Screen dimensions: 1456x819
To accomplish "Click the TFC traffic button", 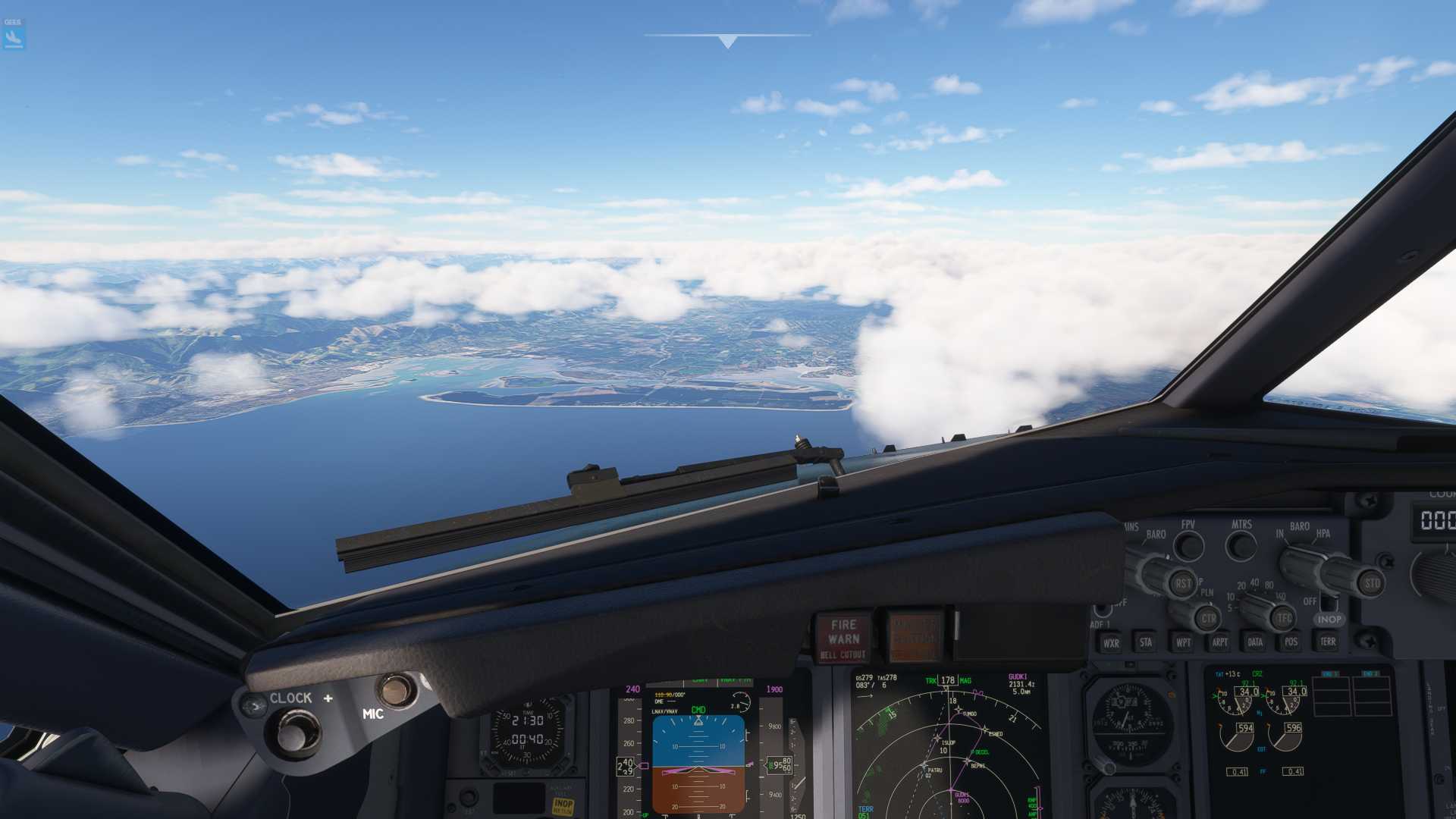I will pyautogui.click(x=1283, y=618).
